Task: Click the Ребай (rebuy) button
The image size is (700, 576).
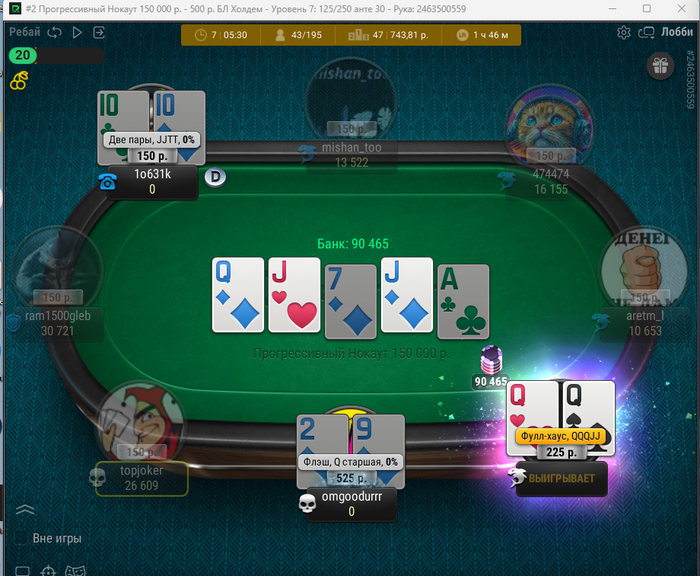Action: coord(25,32)
